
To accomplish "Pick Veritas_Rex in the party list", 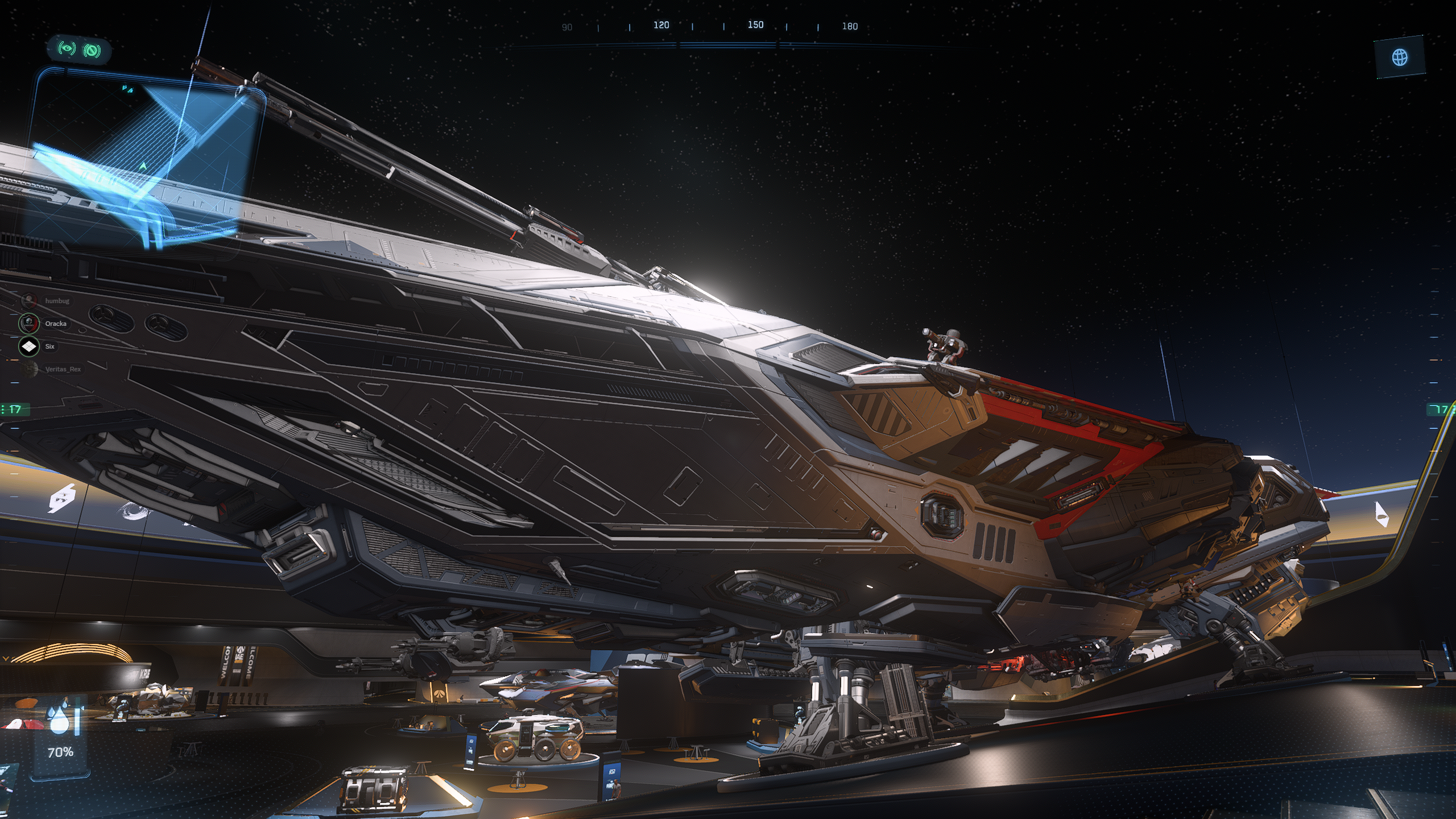I will (x=62, y=369).
